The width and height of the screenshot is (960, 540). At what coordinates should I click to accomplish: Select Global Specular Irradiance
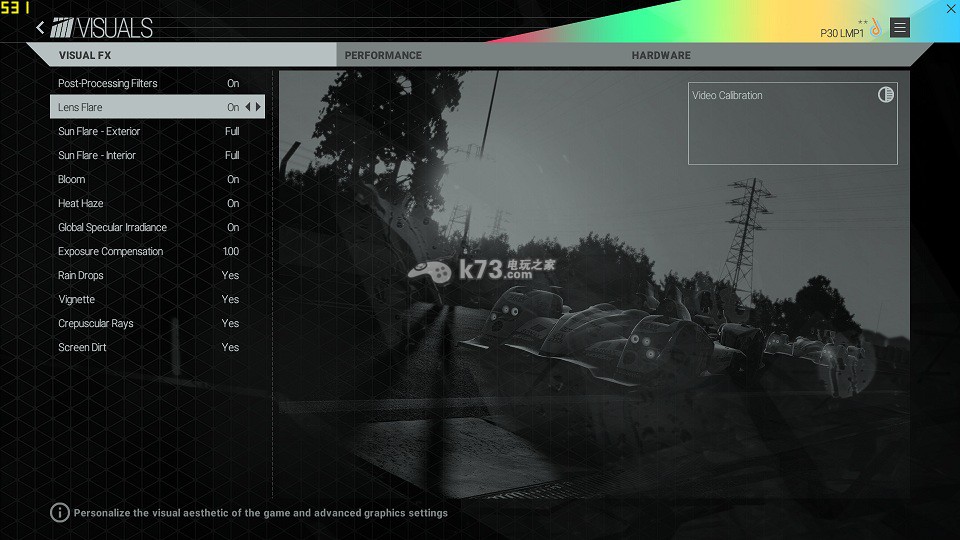pyautogui.click(x=150, y=227)
